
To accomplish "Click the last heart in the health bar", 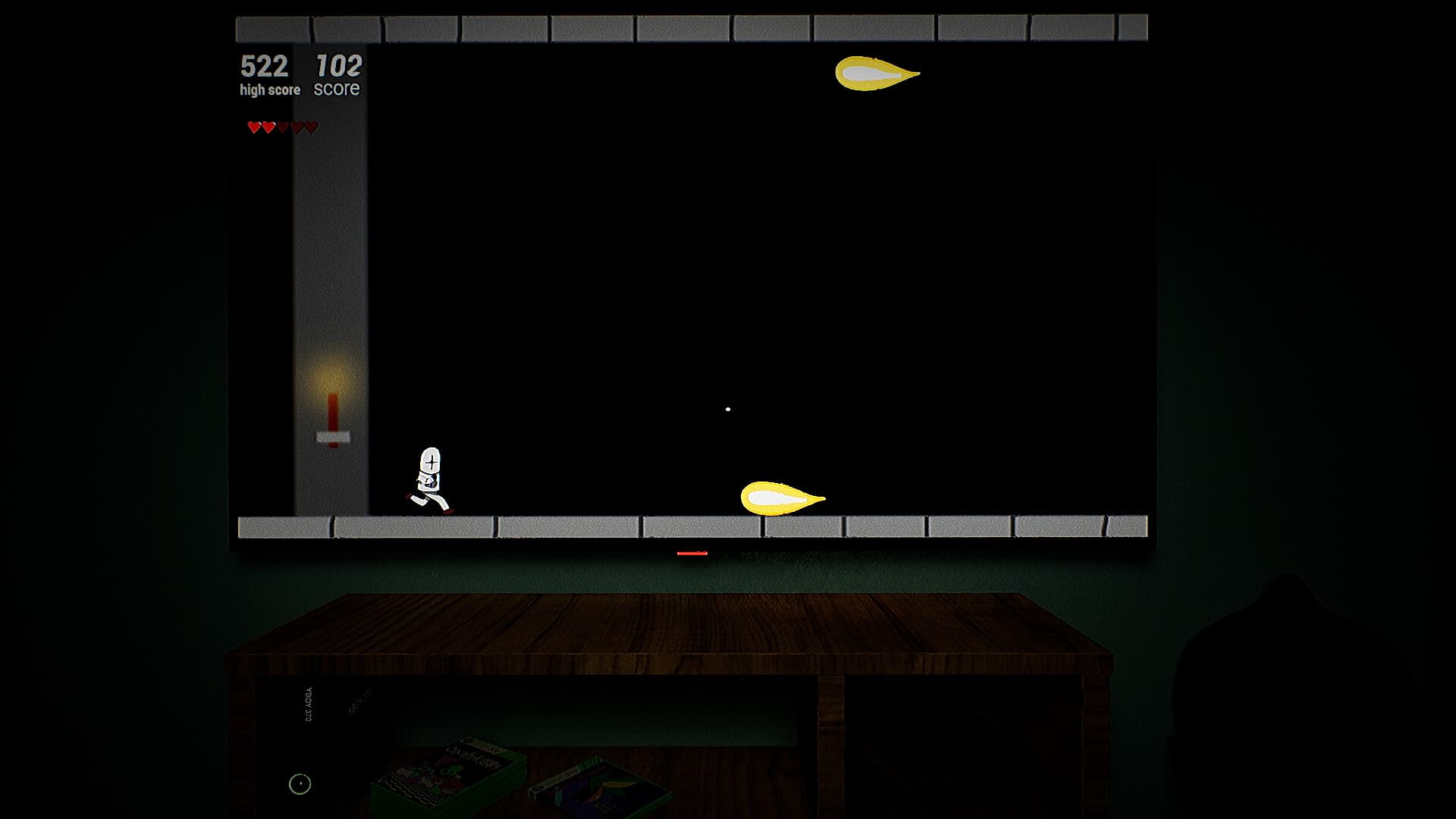I will pyautogui.click(x=311, y=127).
